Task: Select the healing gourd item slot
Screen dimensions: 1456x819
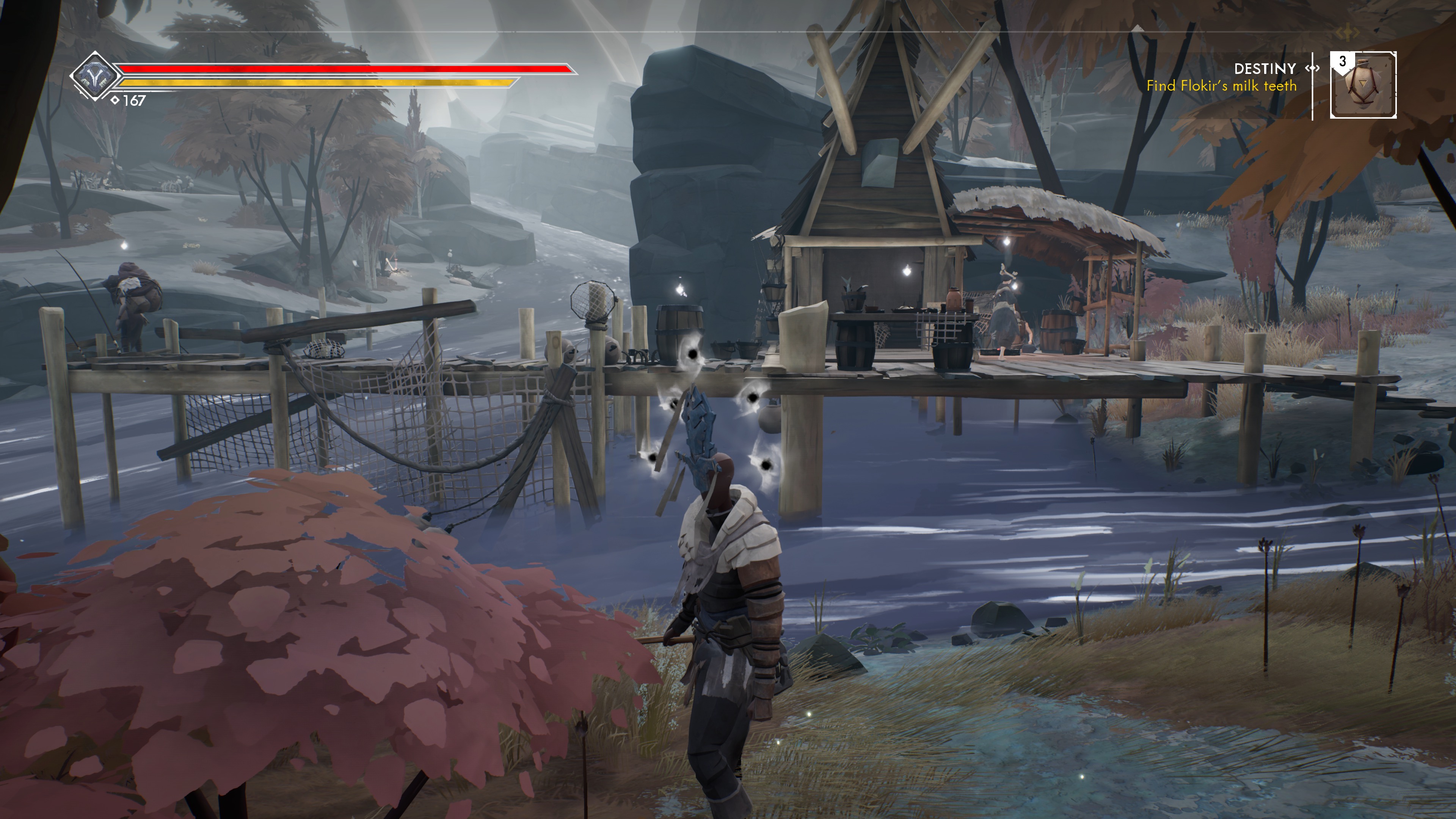Action: coord(1363,85)
